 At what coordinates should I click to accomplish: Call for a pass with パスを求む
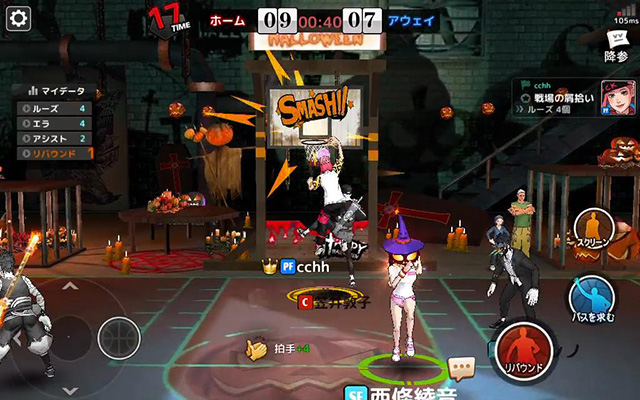(592, 300)
